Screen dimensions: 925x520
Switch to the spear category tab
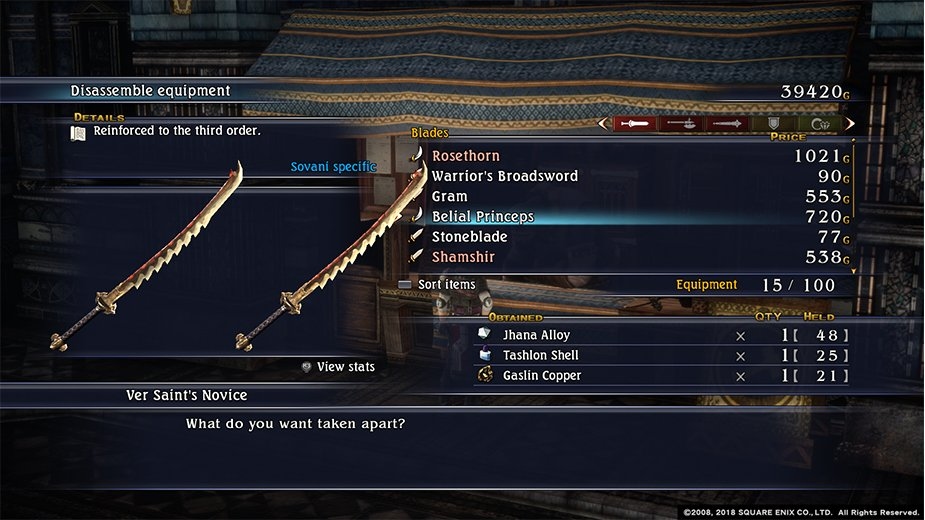pyautogui.click(x=727, y=124)
